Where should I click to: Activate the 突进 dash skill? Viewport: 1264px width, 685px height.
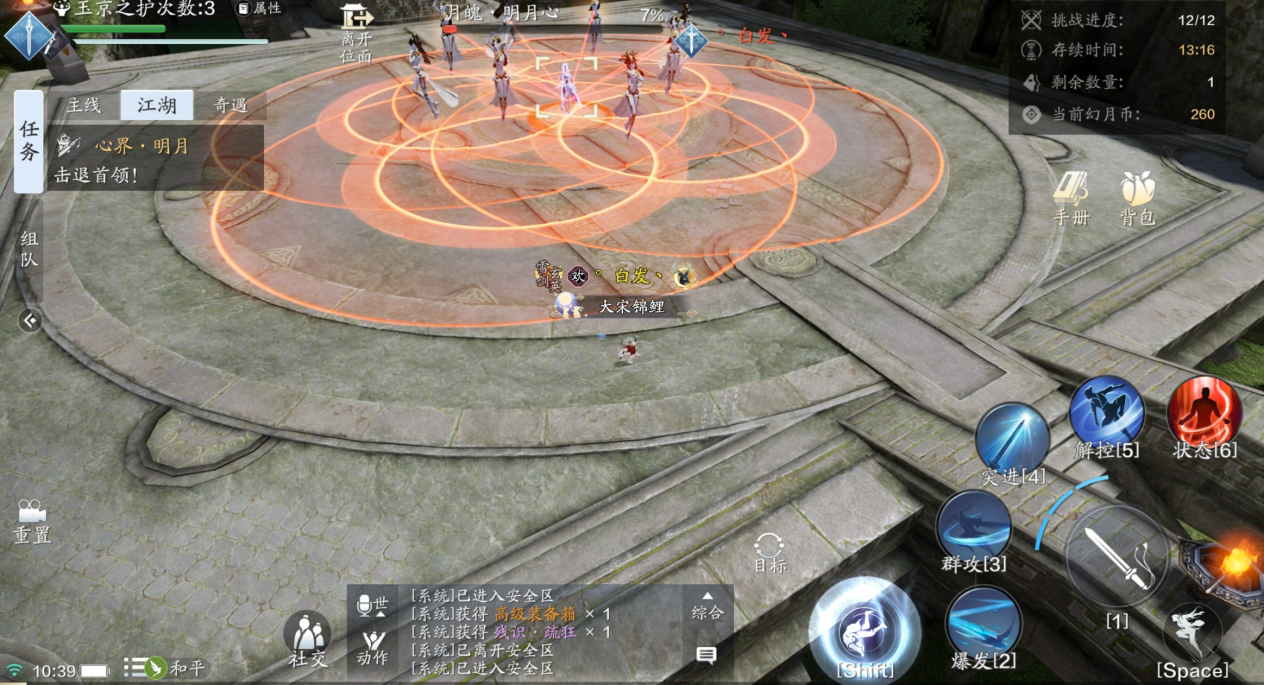coord(1012,439)
